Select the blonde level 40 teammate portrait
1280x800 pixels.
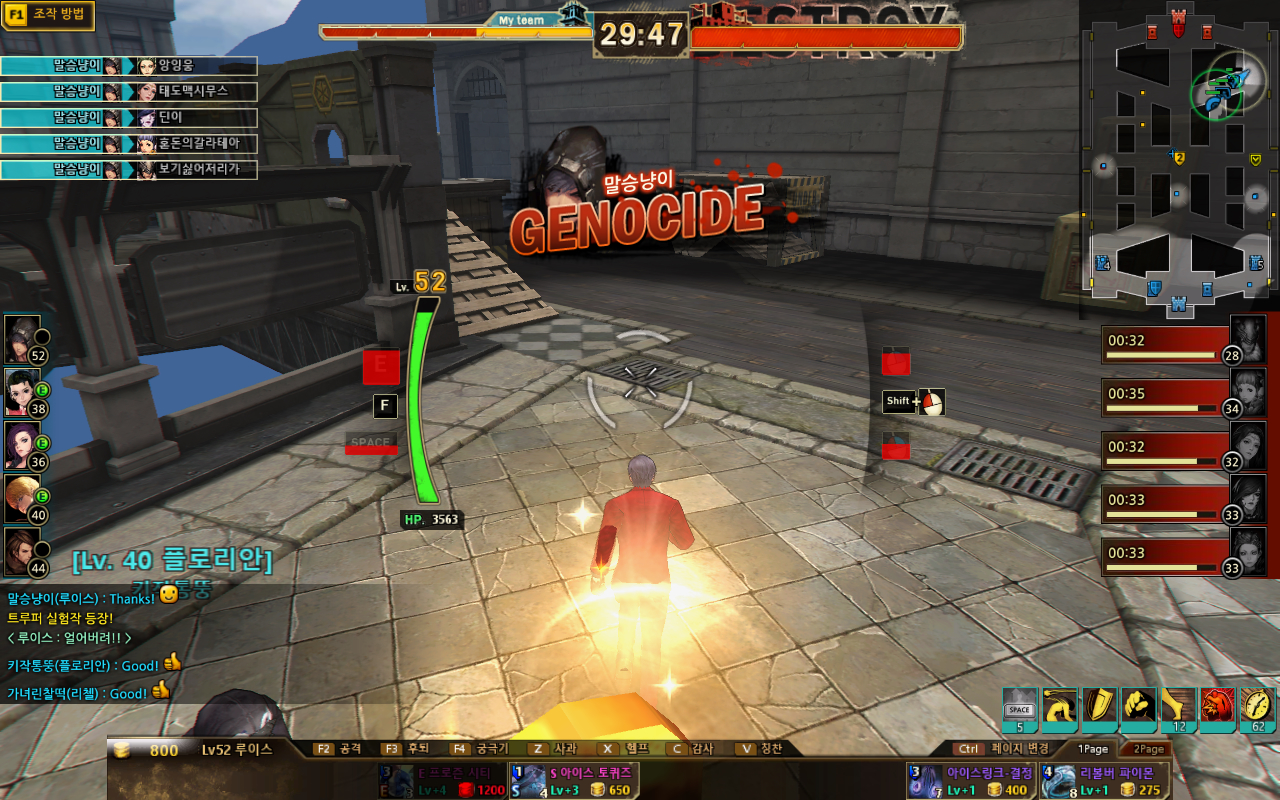[23, 497]
